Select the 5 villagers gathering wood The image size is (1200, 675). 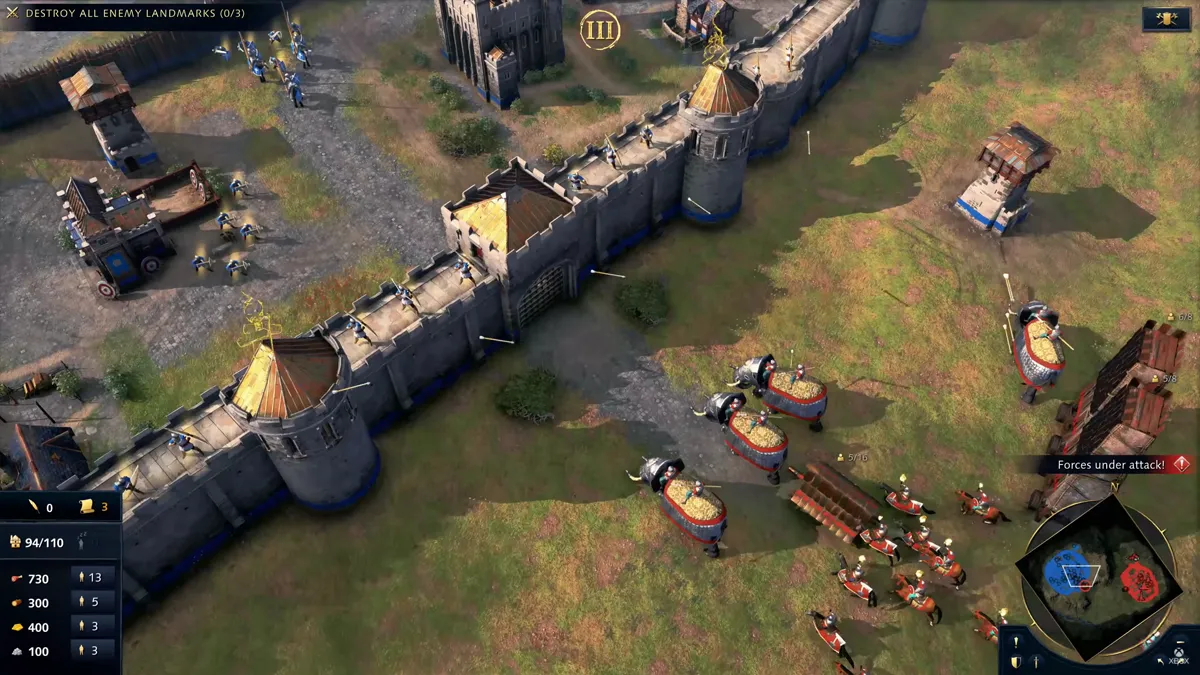92,602
